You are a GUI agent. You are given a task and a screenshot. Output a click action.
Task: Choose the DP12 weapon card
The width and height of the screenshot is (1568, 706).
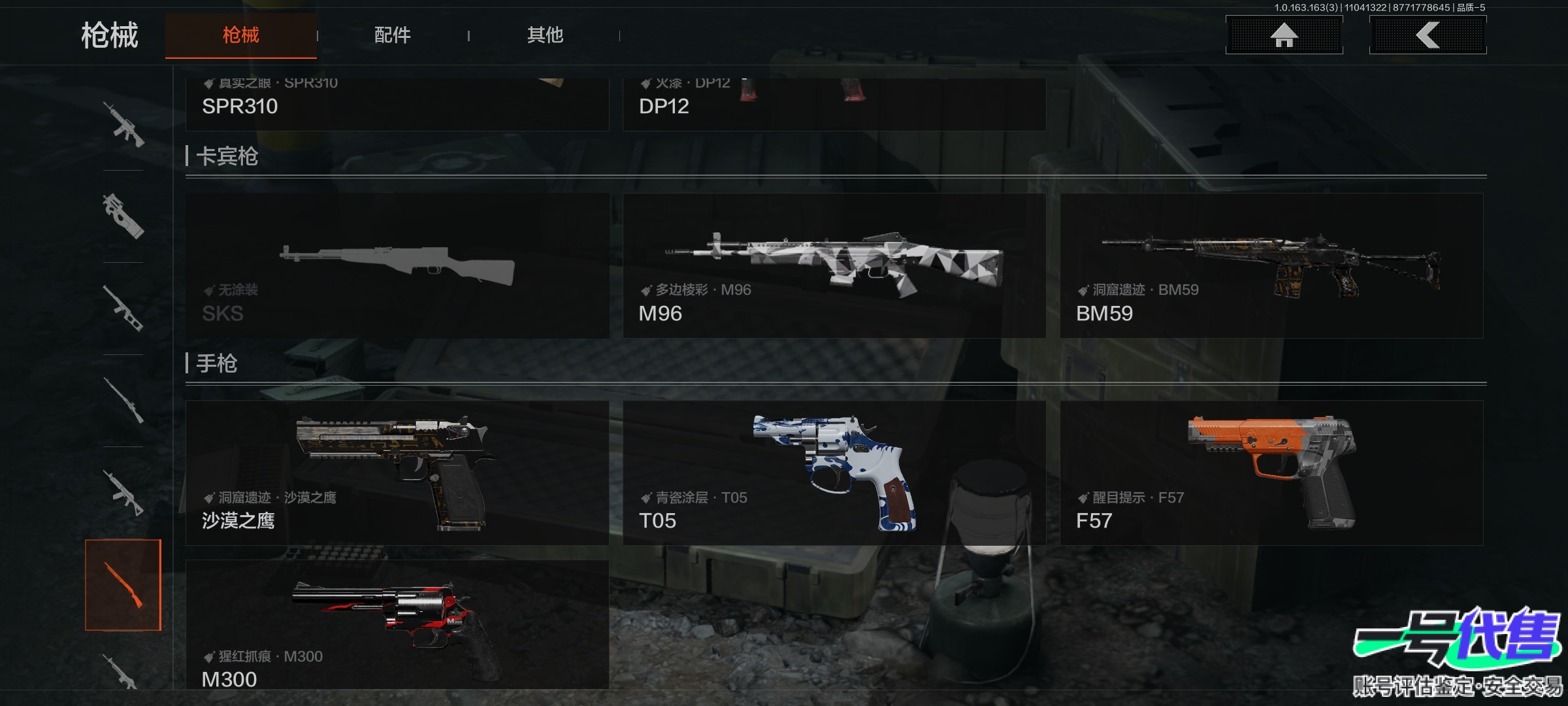(x=834, y=105)
